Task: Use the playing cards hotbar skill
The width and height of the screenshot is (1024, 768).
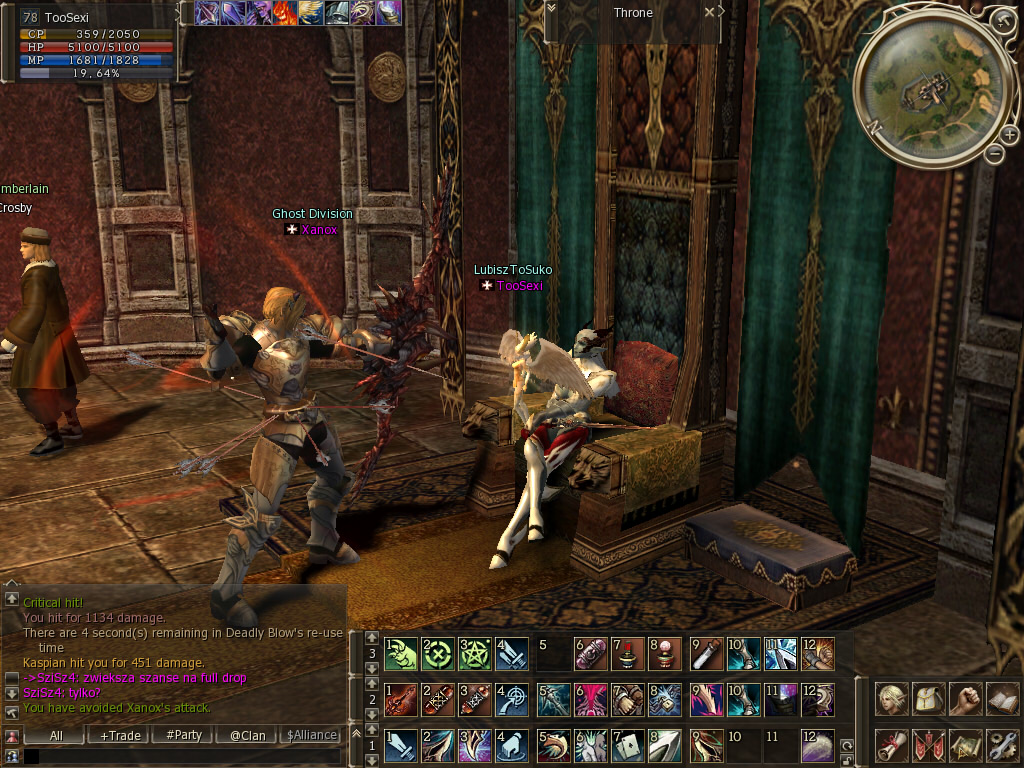Action: click(629, 745)
